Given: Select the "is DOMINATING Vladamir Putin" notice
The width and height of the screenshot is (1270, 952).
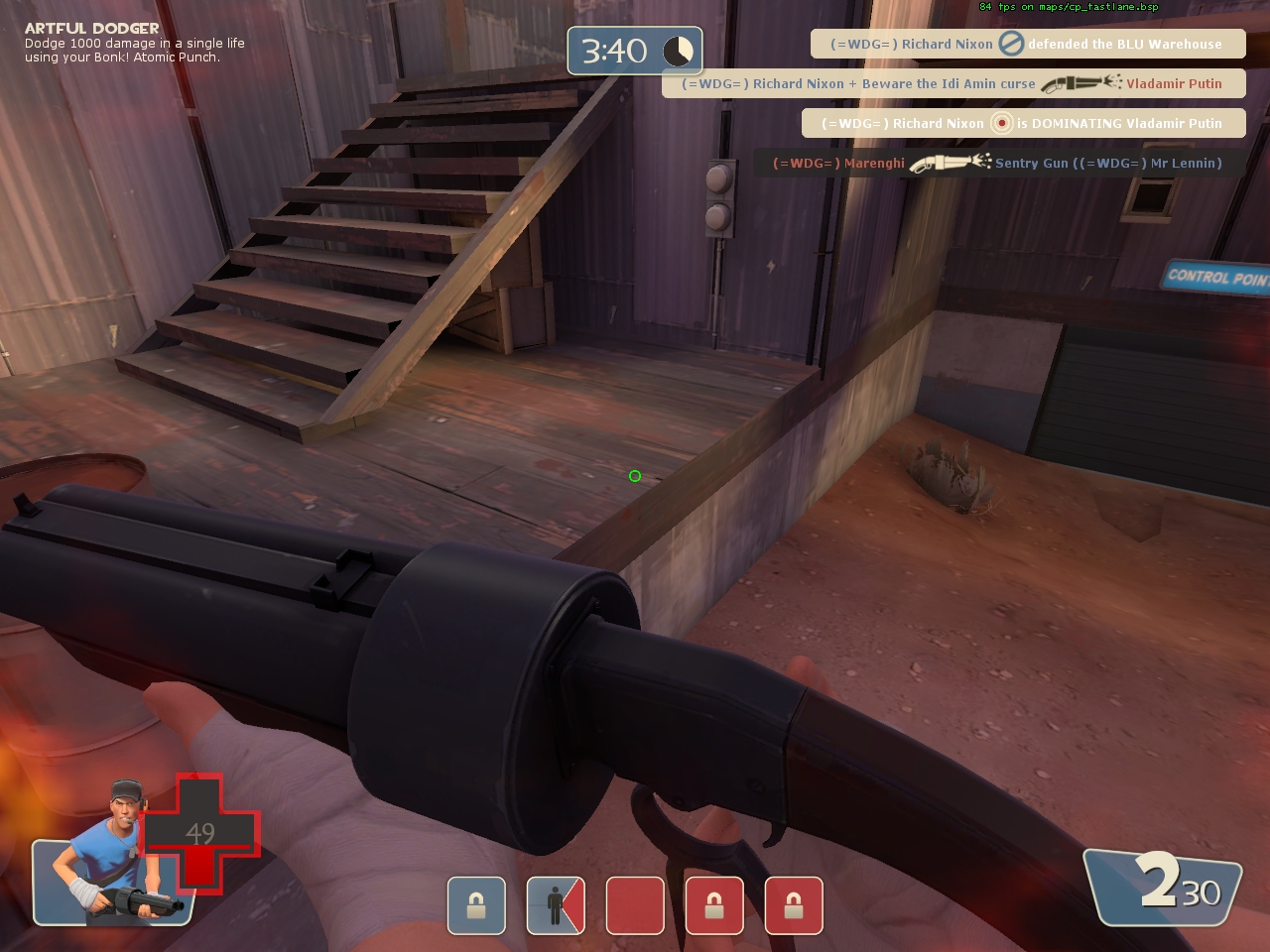Looking at the screenshot, I should point(1022,123).
